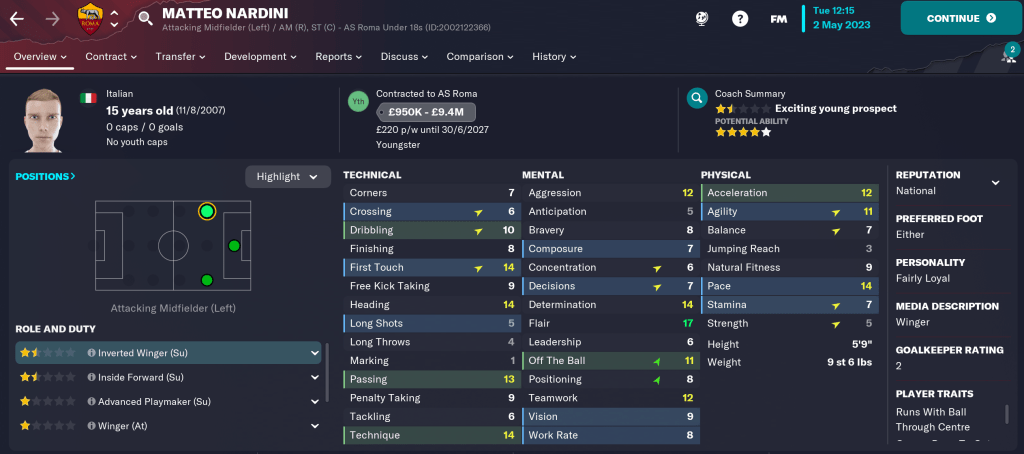Screen dimensions: 1024x454
Task: Open the Development menu
Action: [x=261, y=57]
